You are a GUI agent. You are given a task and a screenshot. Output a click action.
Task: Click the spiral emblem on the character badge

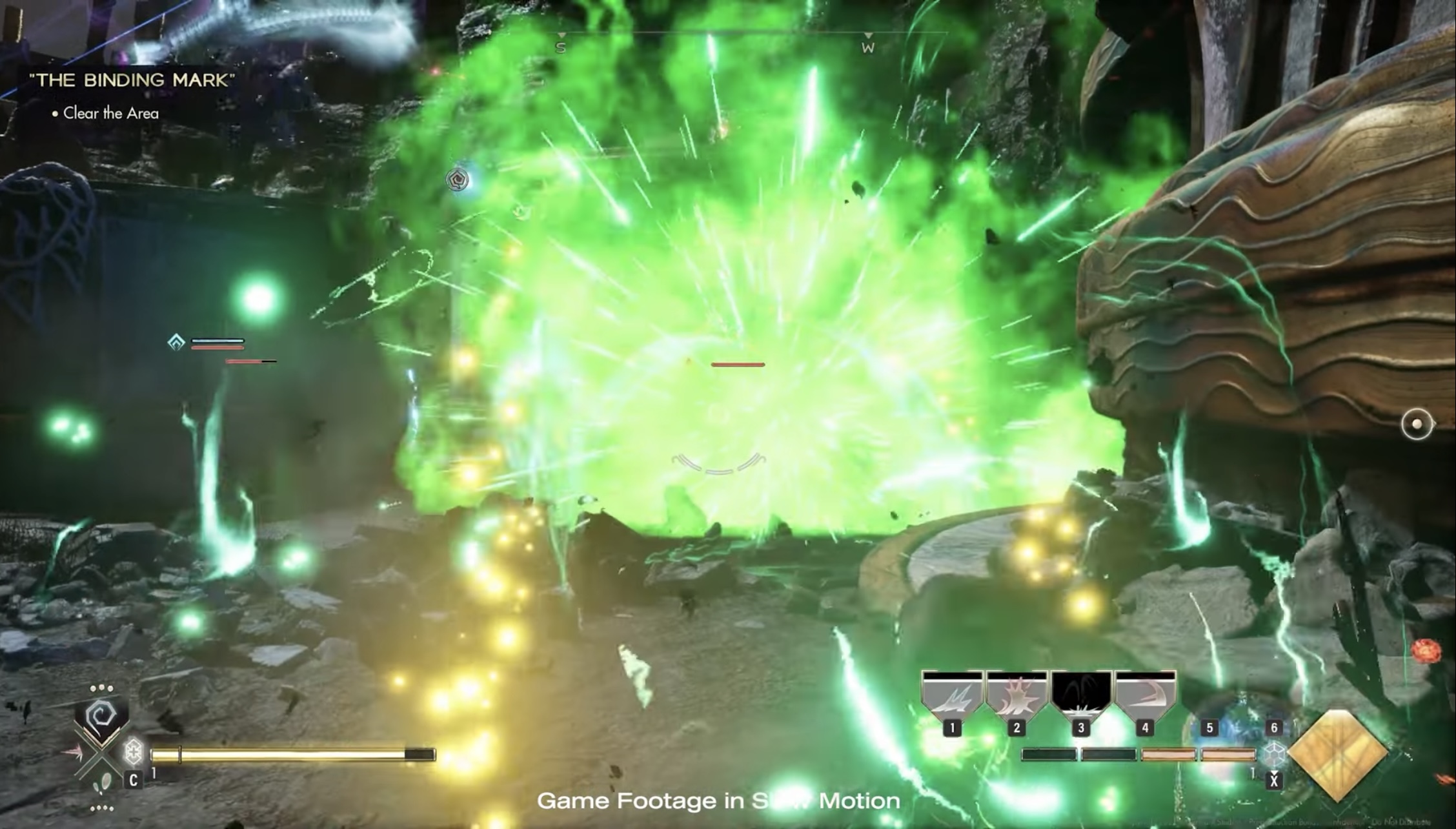pyautogui.click(x=101, y=713)
